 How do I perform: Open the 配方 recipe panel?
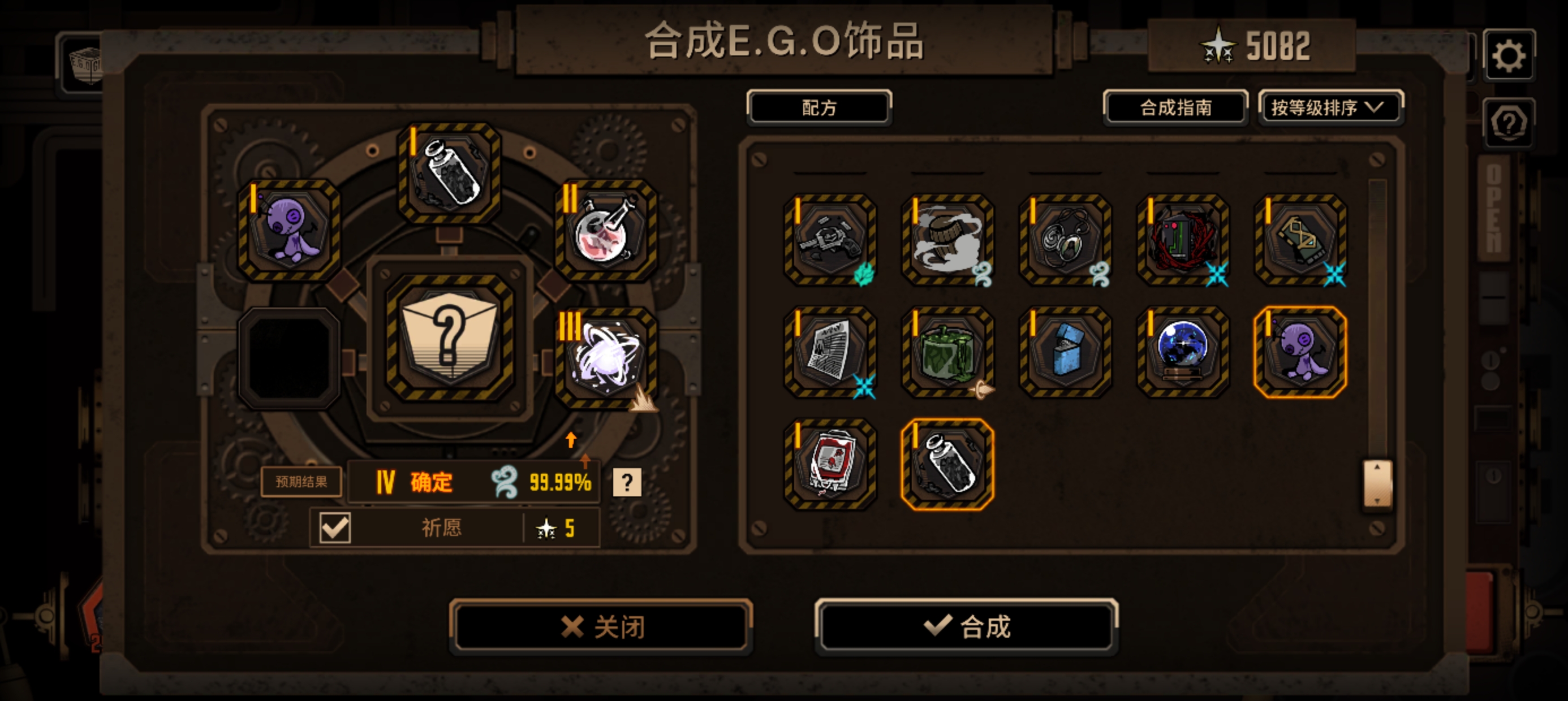tap(819, 108)
